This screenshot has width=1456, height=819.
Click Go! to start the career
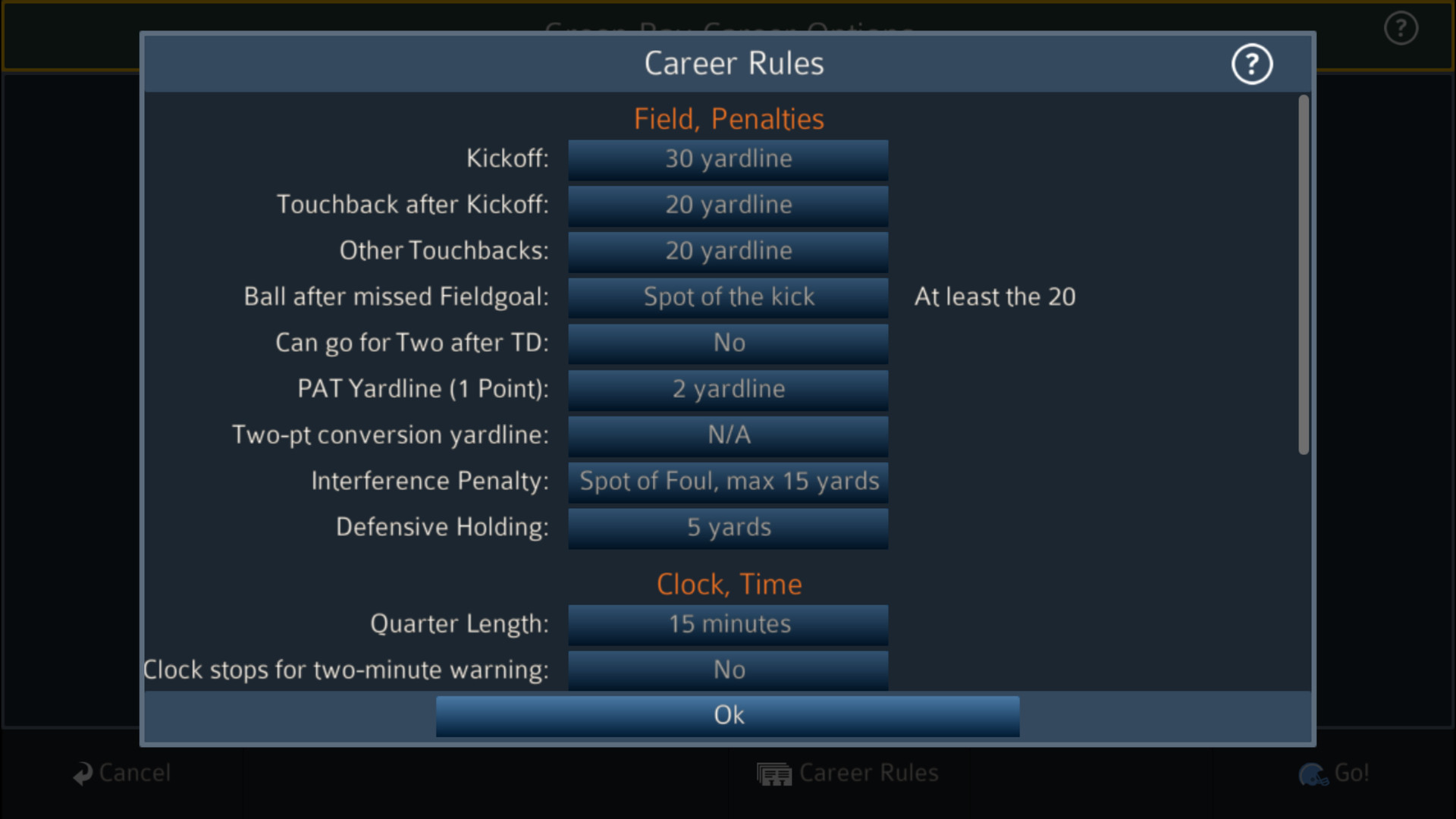point(1351,773)
